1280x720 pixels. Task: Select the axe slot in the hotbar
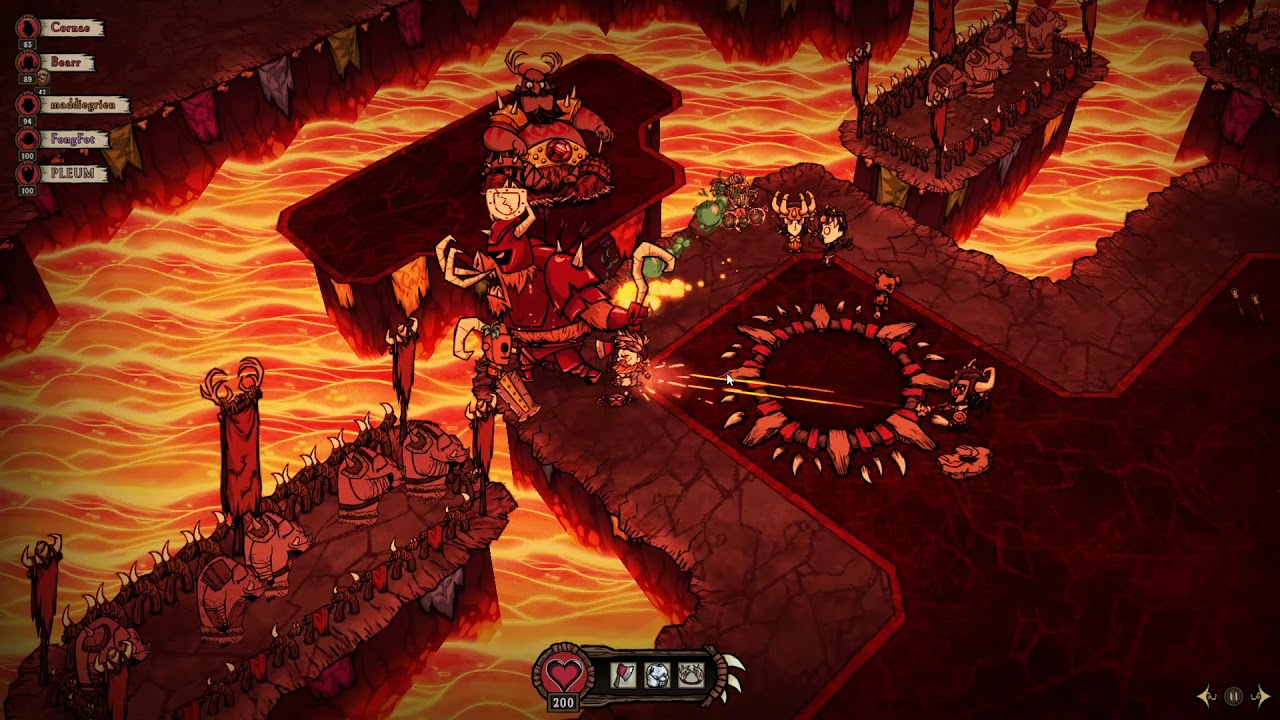tap(623, 676)
